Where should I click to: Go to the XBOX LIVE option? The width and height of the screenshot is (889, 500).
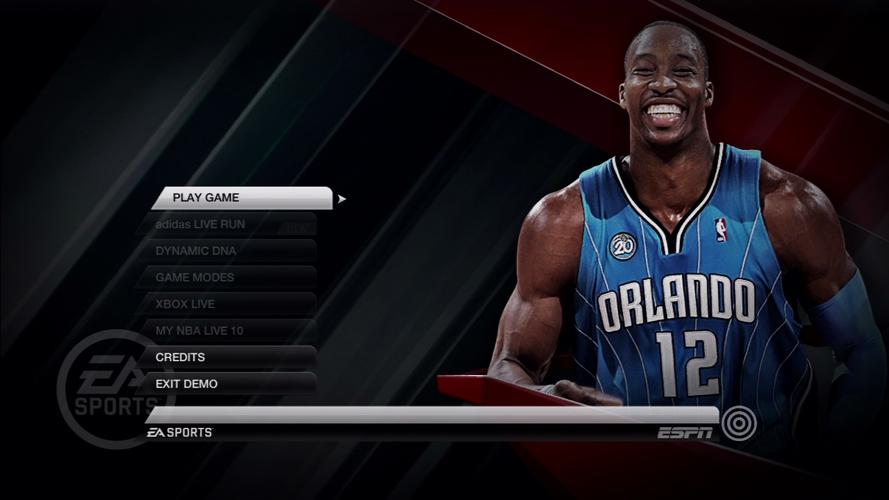228,304
